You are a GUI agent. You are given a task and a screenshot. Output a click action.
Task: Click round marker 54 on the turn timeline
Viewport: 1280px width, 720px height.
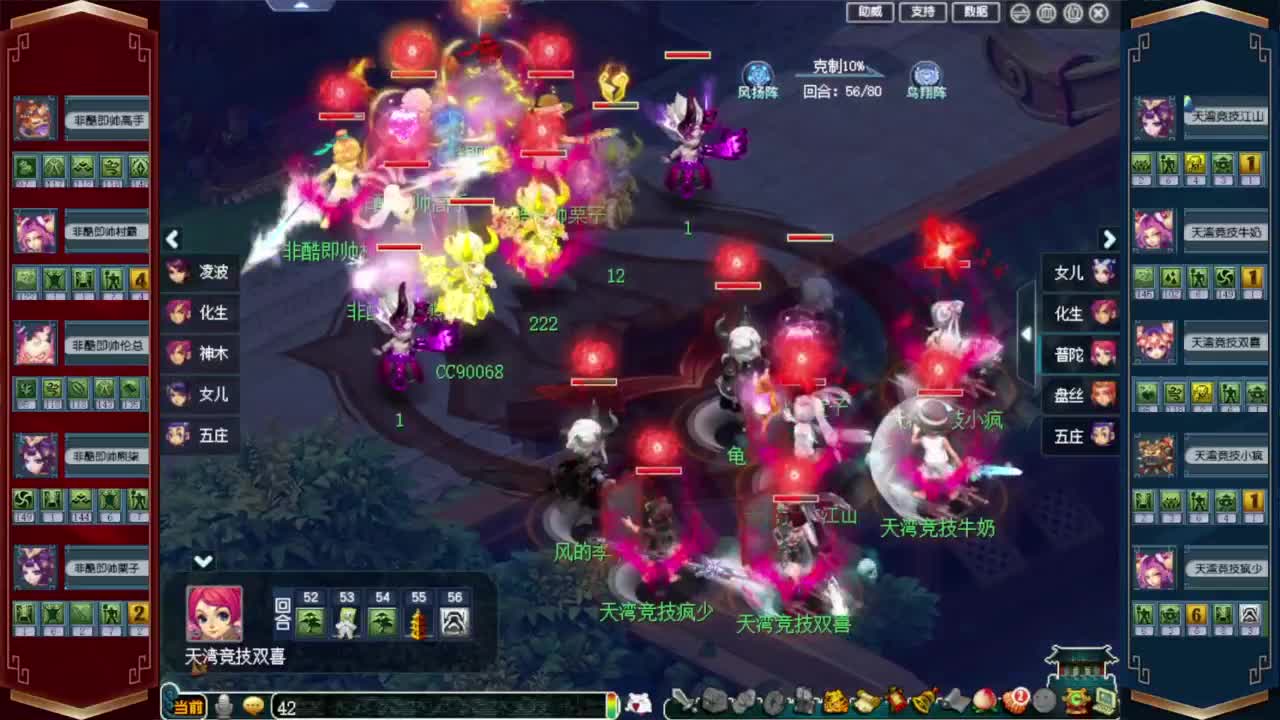coord(382,620)
